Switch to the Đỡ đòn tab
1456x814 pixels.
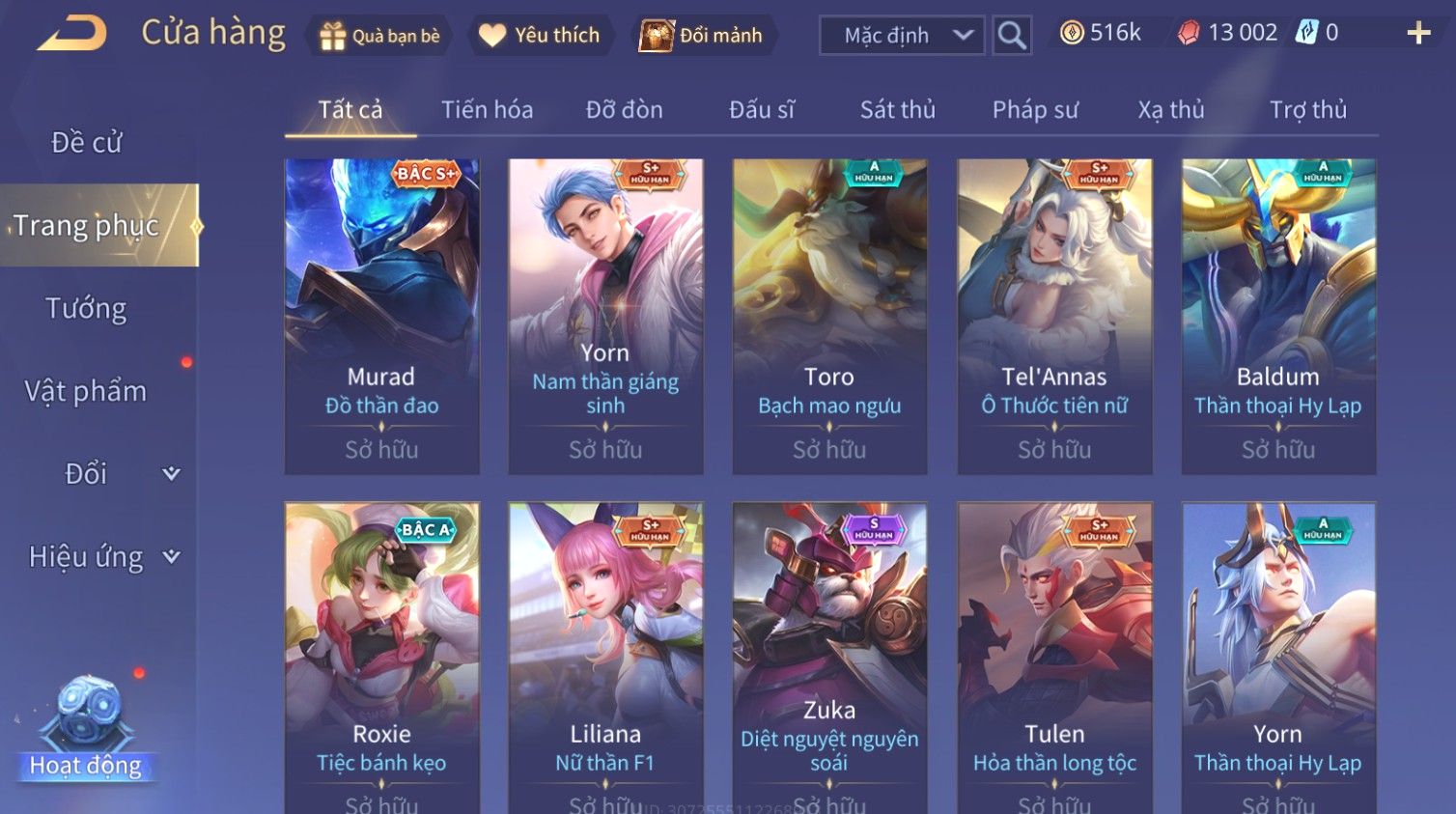624,110
